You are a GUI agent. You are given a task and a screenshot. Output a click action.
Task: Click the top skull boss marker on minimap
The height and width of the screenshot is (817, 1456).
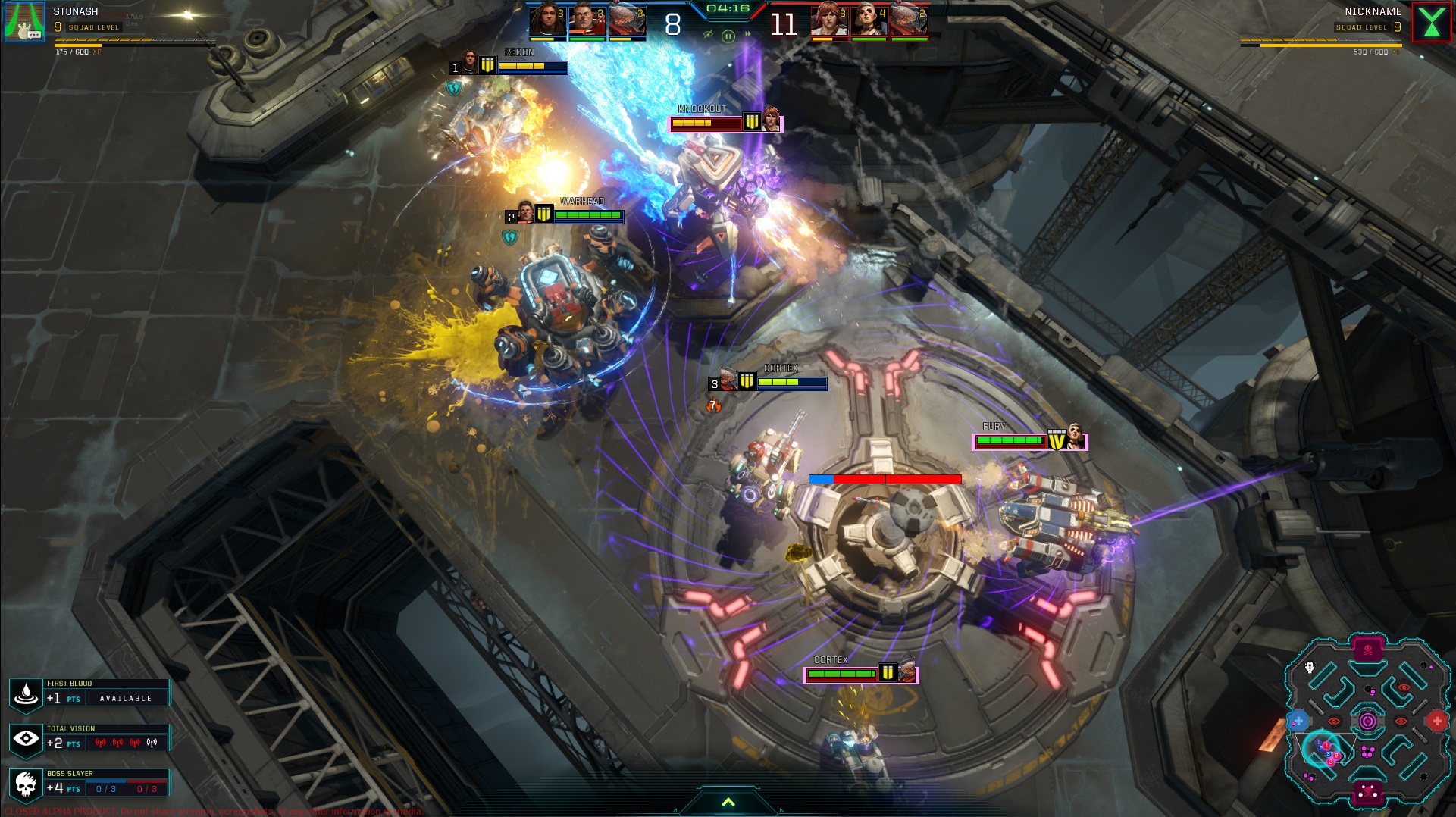[1368, 650]
